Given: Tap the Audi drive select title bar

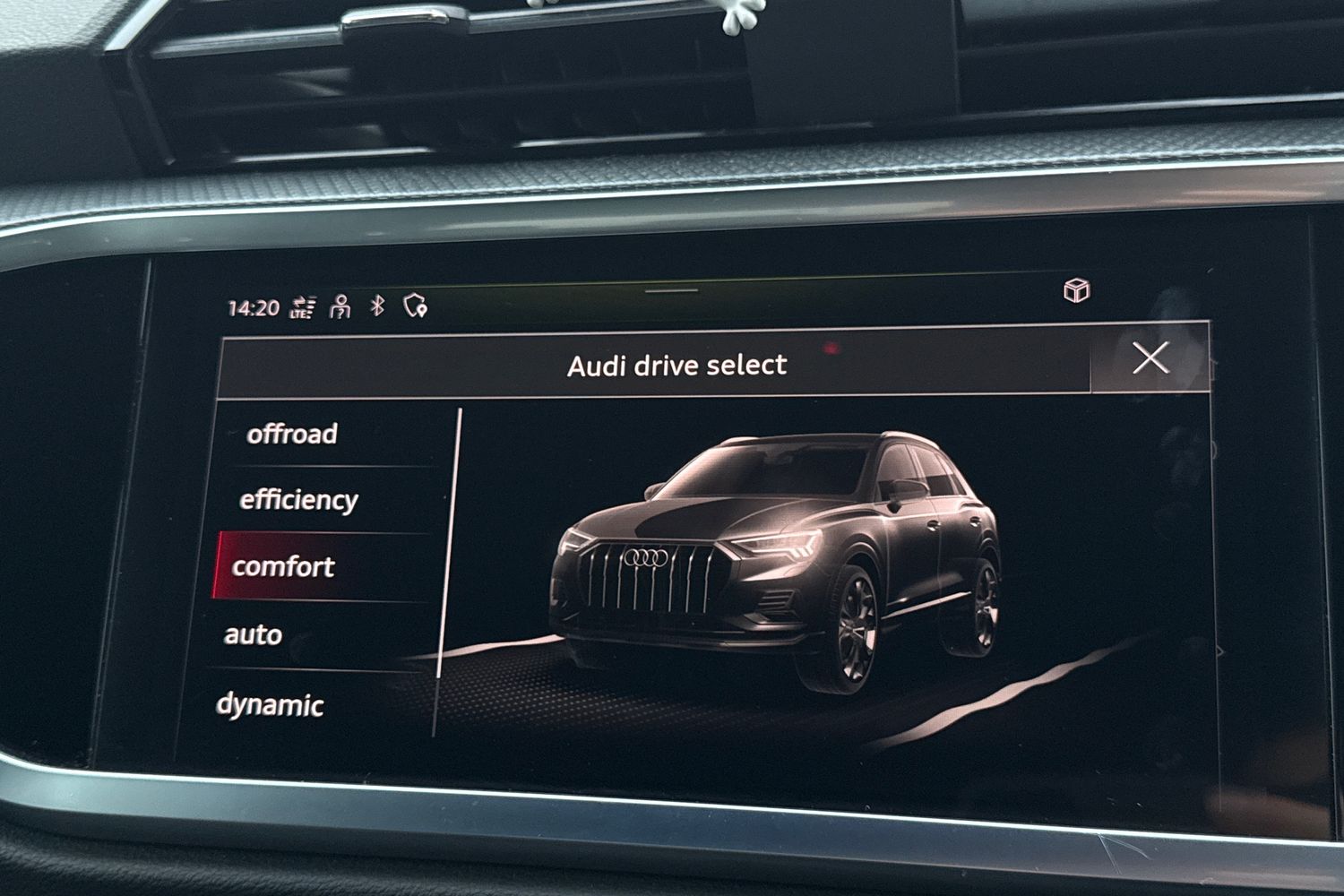Looking at the screenshot, I should (x=677, y=364).
